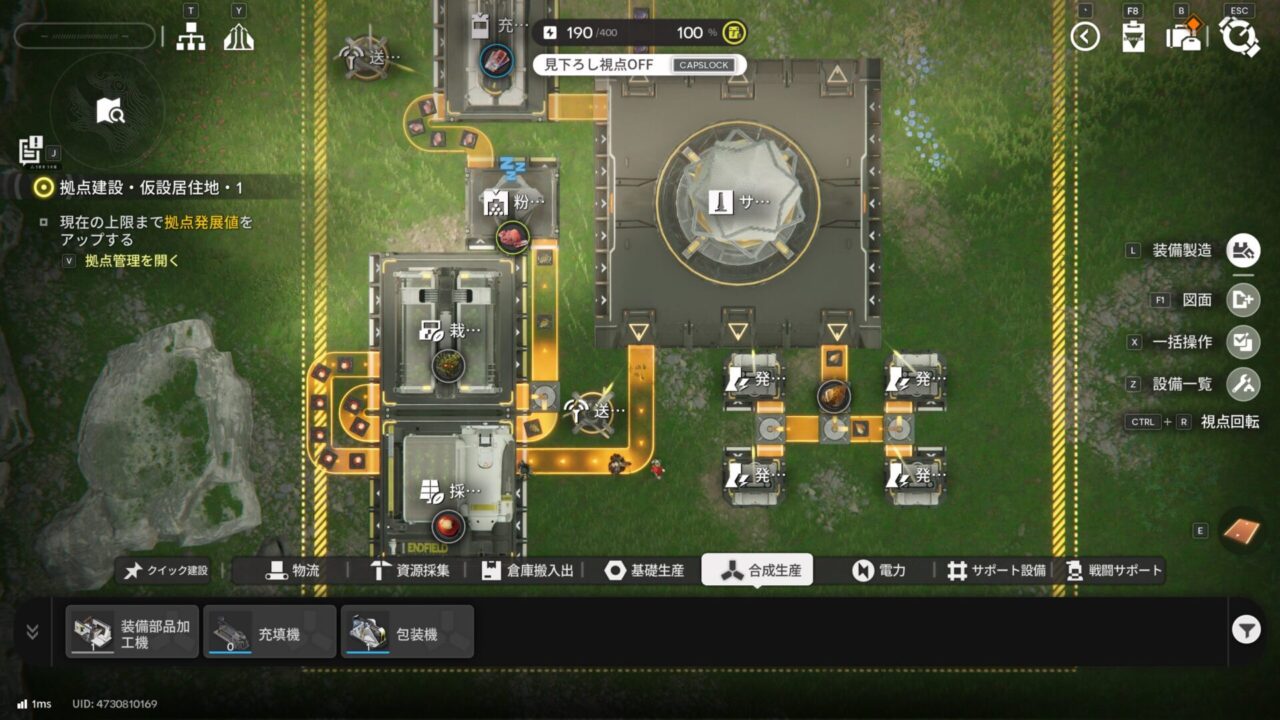1280x720 pixels.
Task: Switch to the 物流 category tab
Action: [x=292, y=570]
